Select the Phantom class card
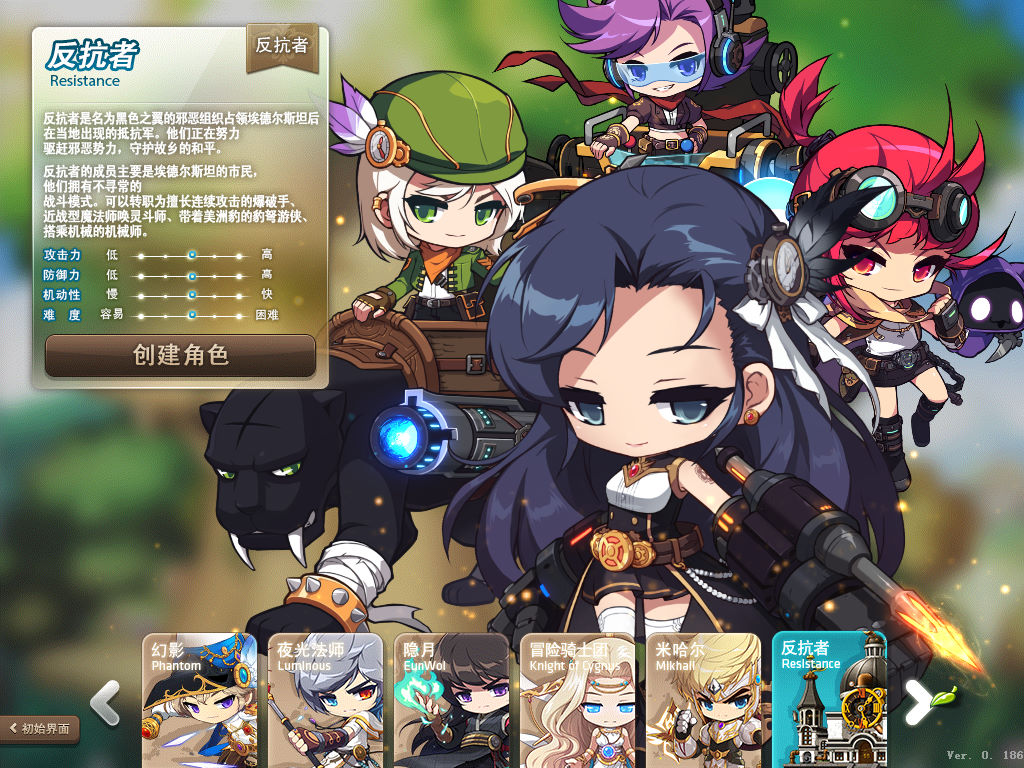This screenshot has width=1024, height=768. click(199, 700)
